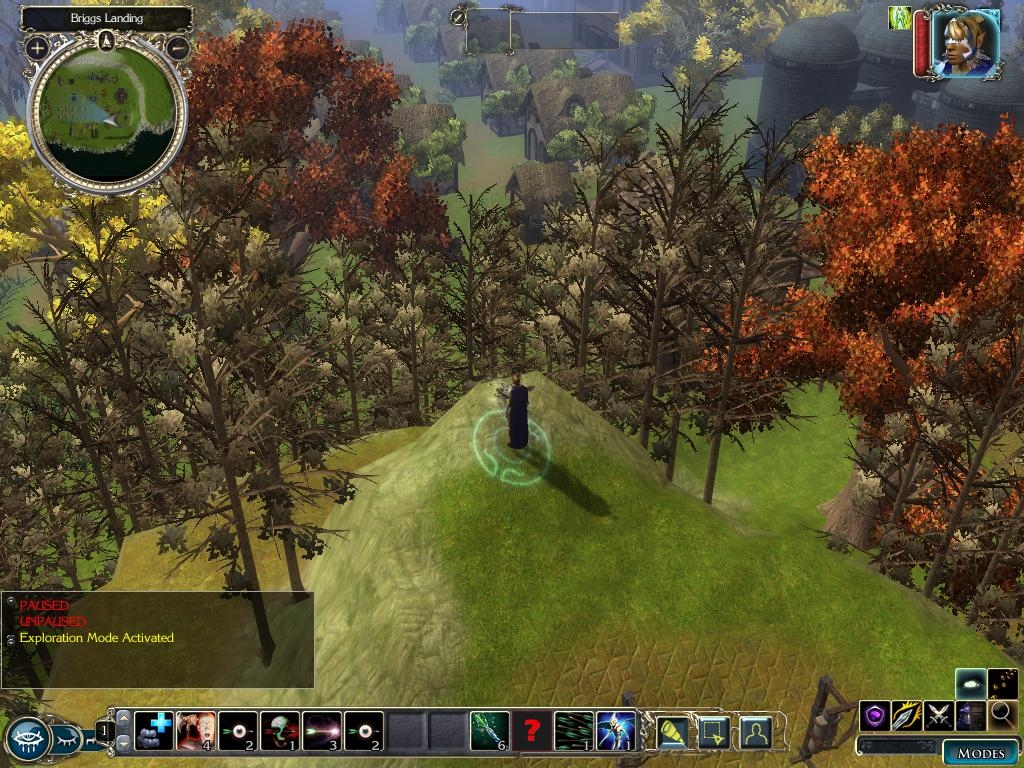Cast the green skull spell

(280, 731)
